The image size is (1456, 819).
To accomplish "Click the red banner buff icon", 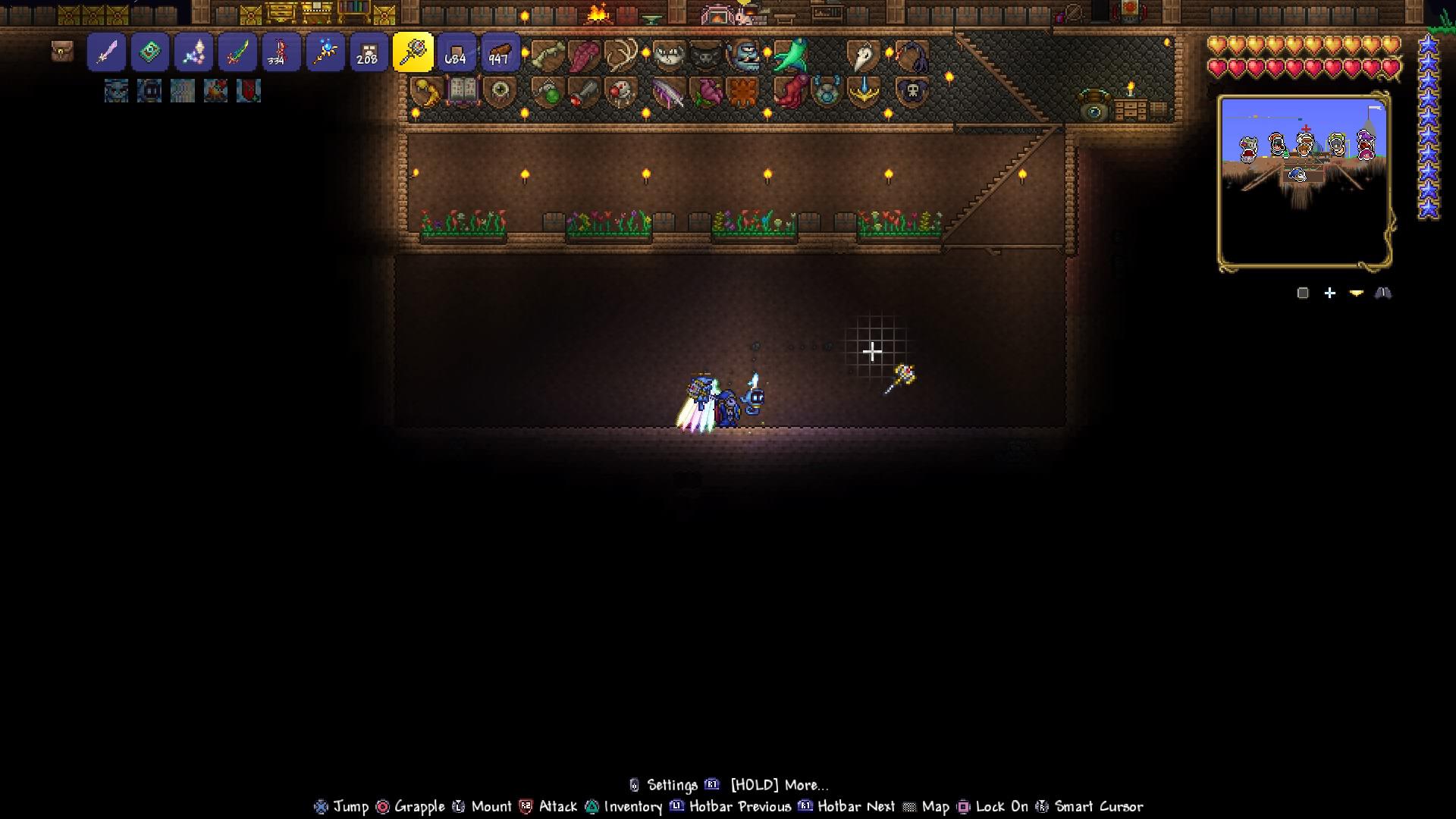I will (248, 91).
